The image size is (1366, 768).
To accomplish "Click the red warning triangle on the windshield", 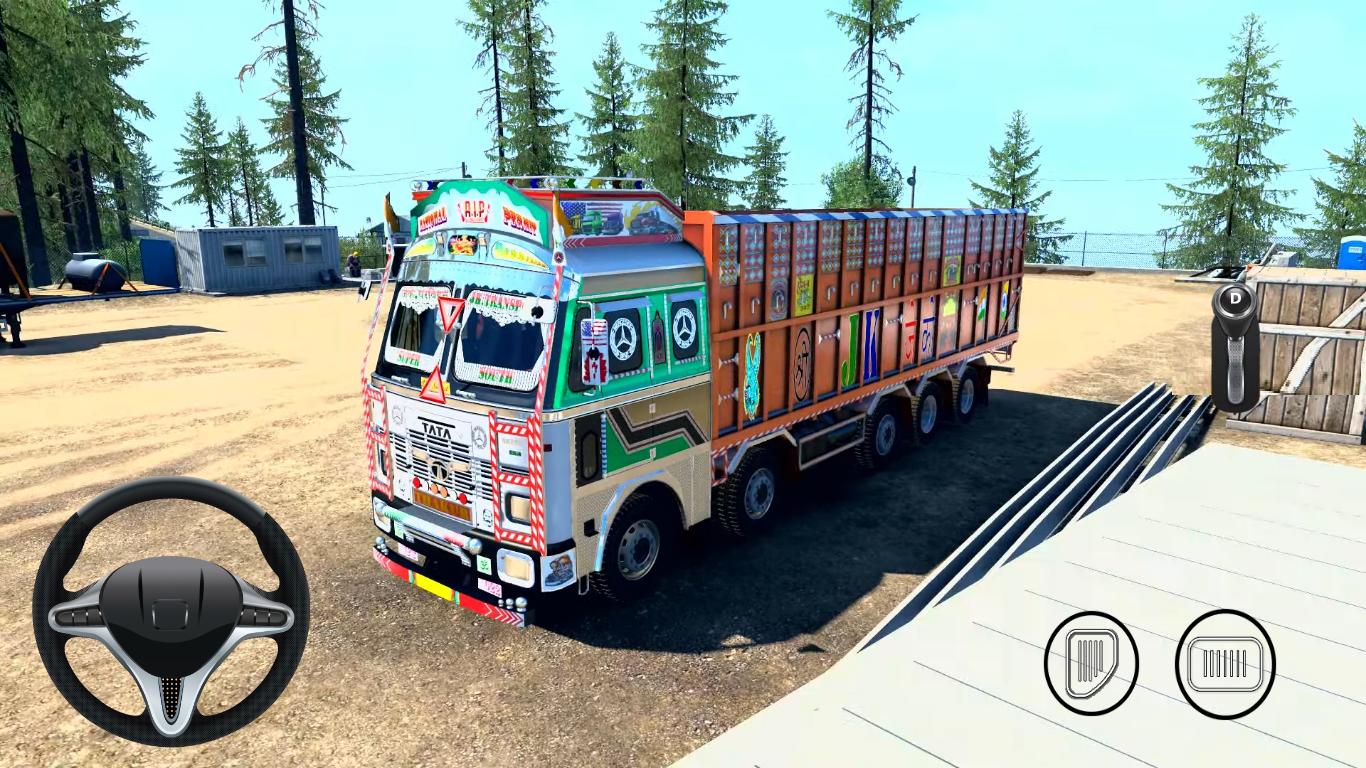I will pyautogui.click(x=449, y=313).
